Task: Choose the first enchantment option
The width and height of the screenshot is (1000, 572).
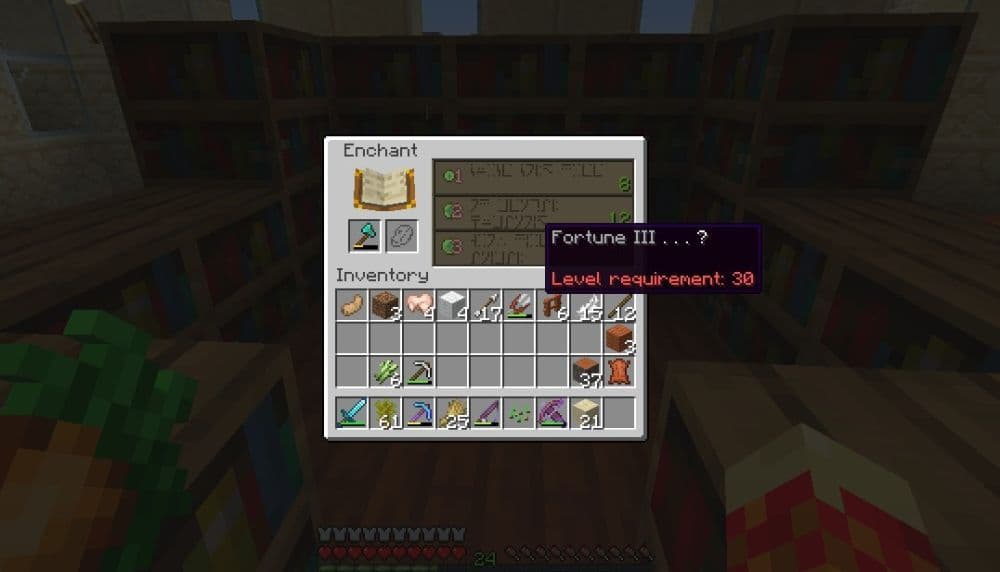Action: (x=533, y=176)
